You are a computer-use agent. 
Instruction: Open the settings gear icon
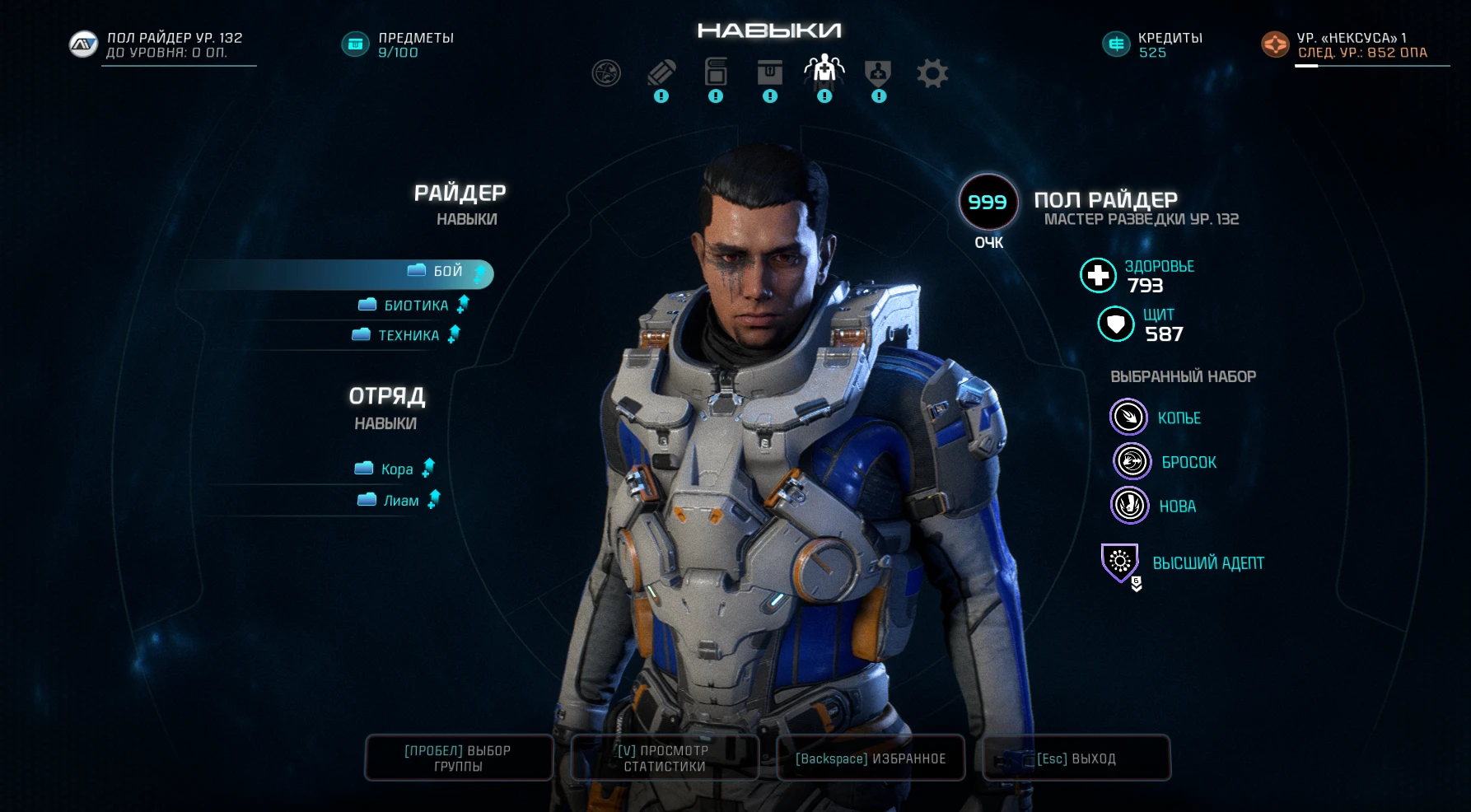click(933, 72)
